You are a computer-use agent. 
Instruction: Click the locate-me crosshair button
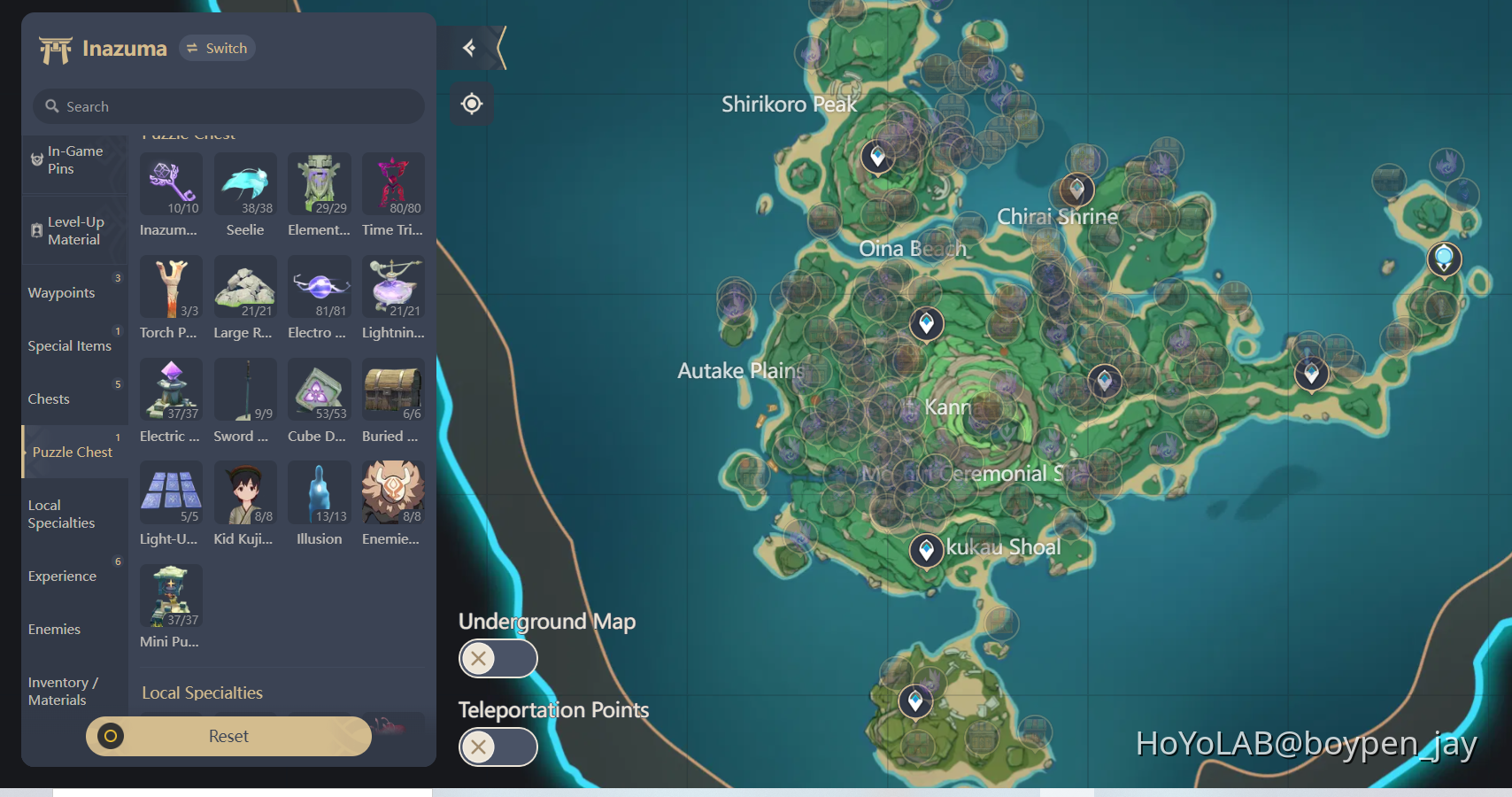[471, 104]
